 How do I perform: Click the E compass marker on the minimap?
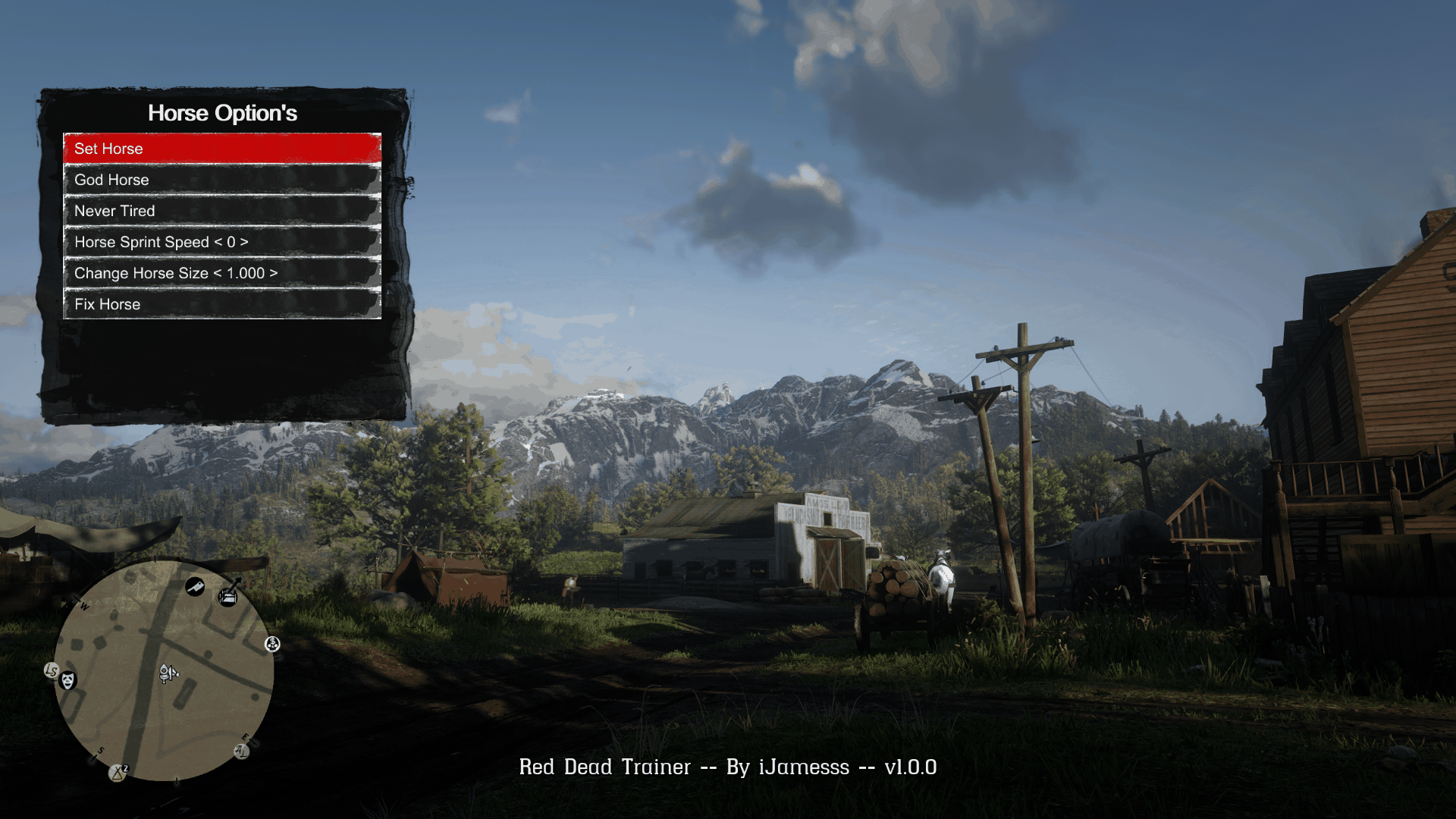click(x=246, y=737)
